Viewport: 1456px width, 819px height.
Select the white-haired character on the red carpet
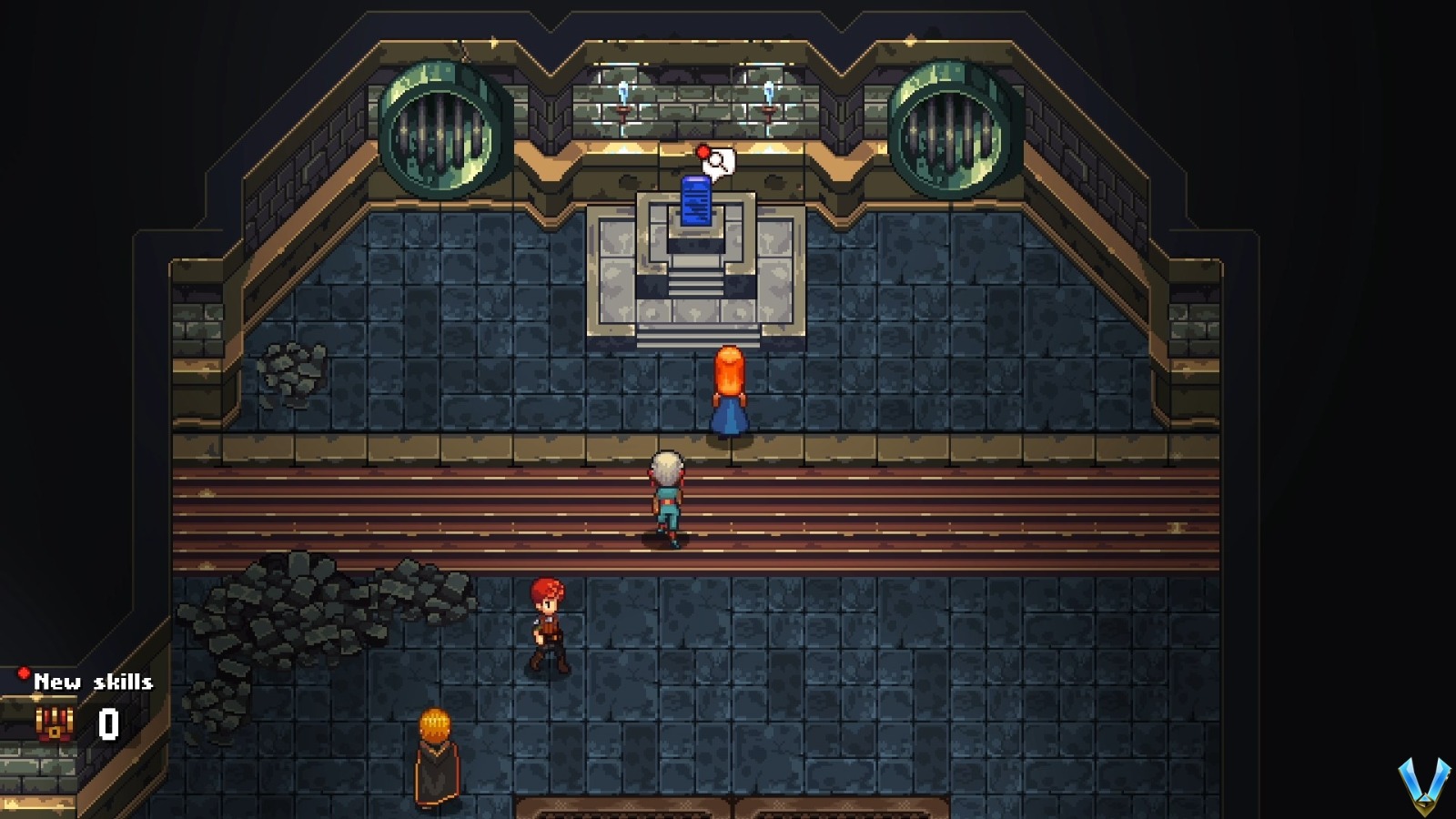coord(667,496)
